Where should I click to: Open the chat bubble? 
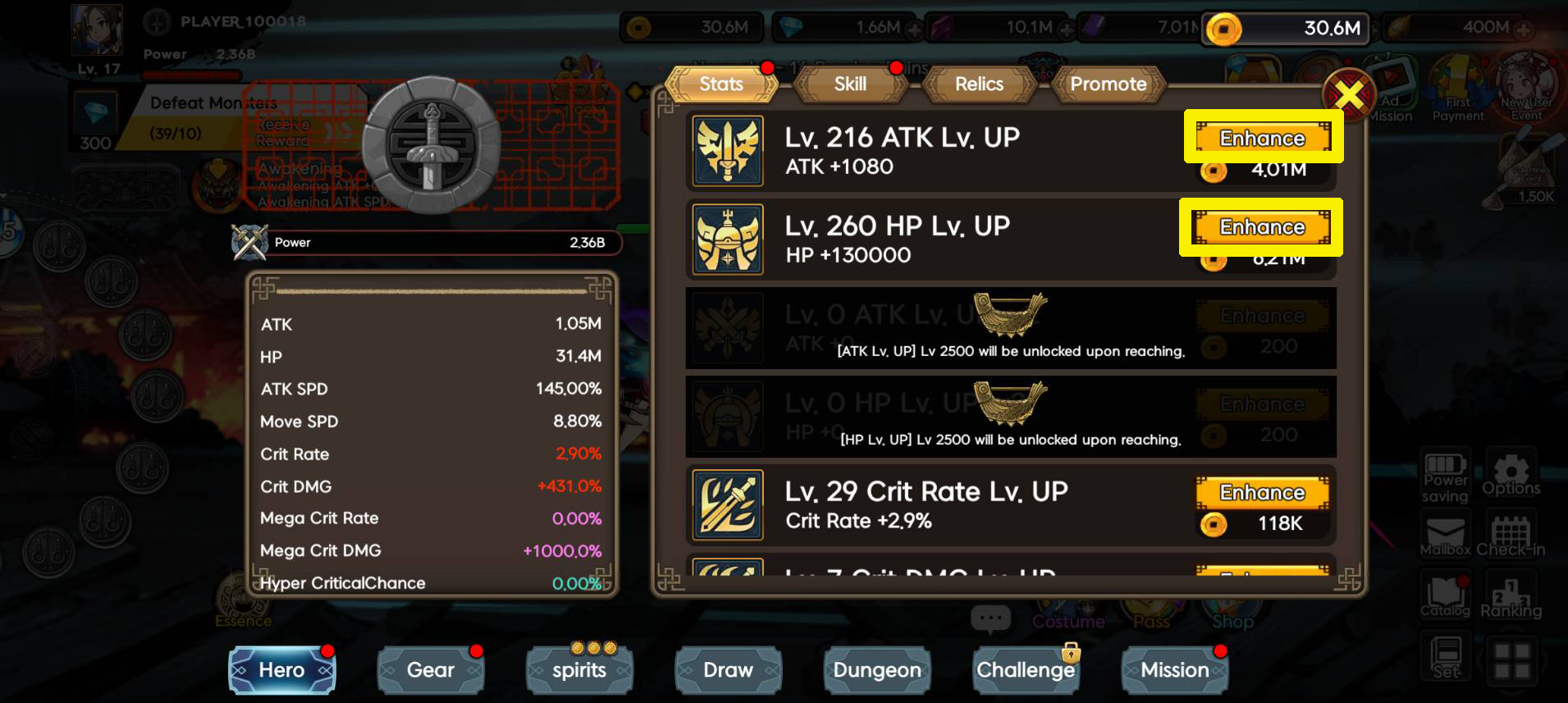click(991, 619)
